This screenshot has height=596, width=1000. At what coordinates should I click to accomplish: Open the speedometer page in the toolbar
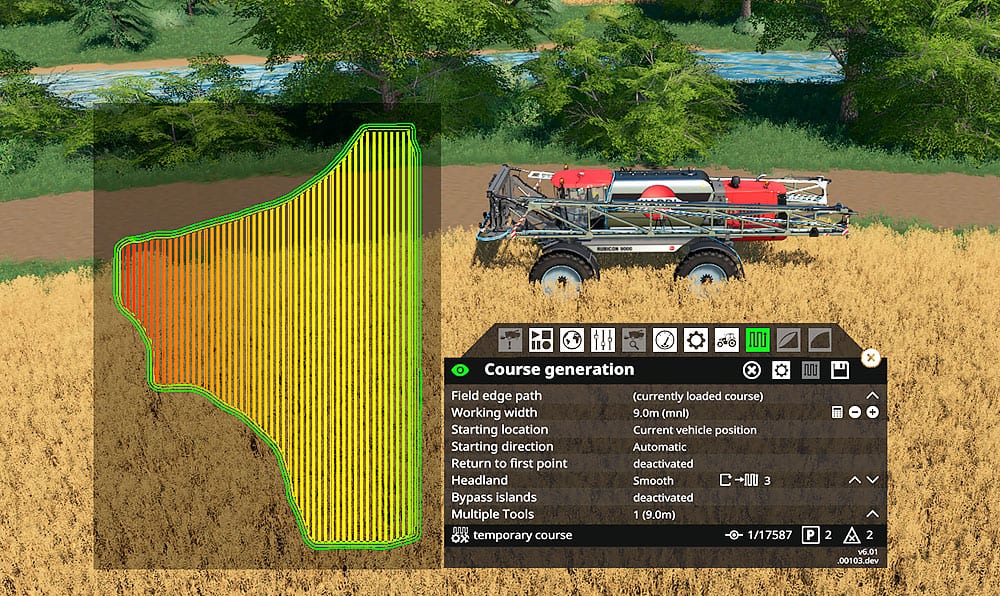point(665,339)
